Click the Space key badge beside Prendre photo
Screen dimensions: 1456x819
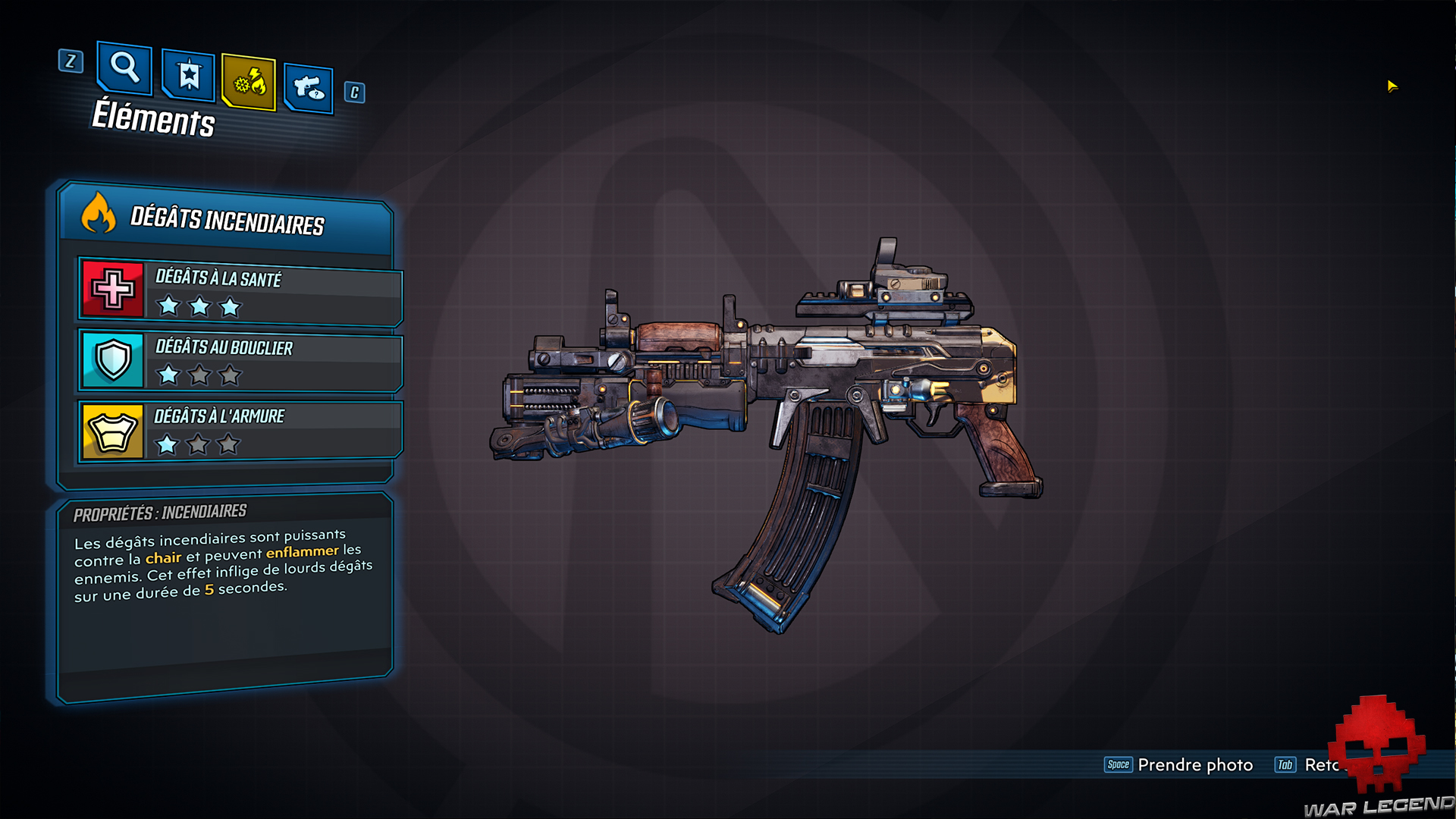pos(1118,765)
